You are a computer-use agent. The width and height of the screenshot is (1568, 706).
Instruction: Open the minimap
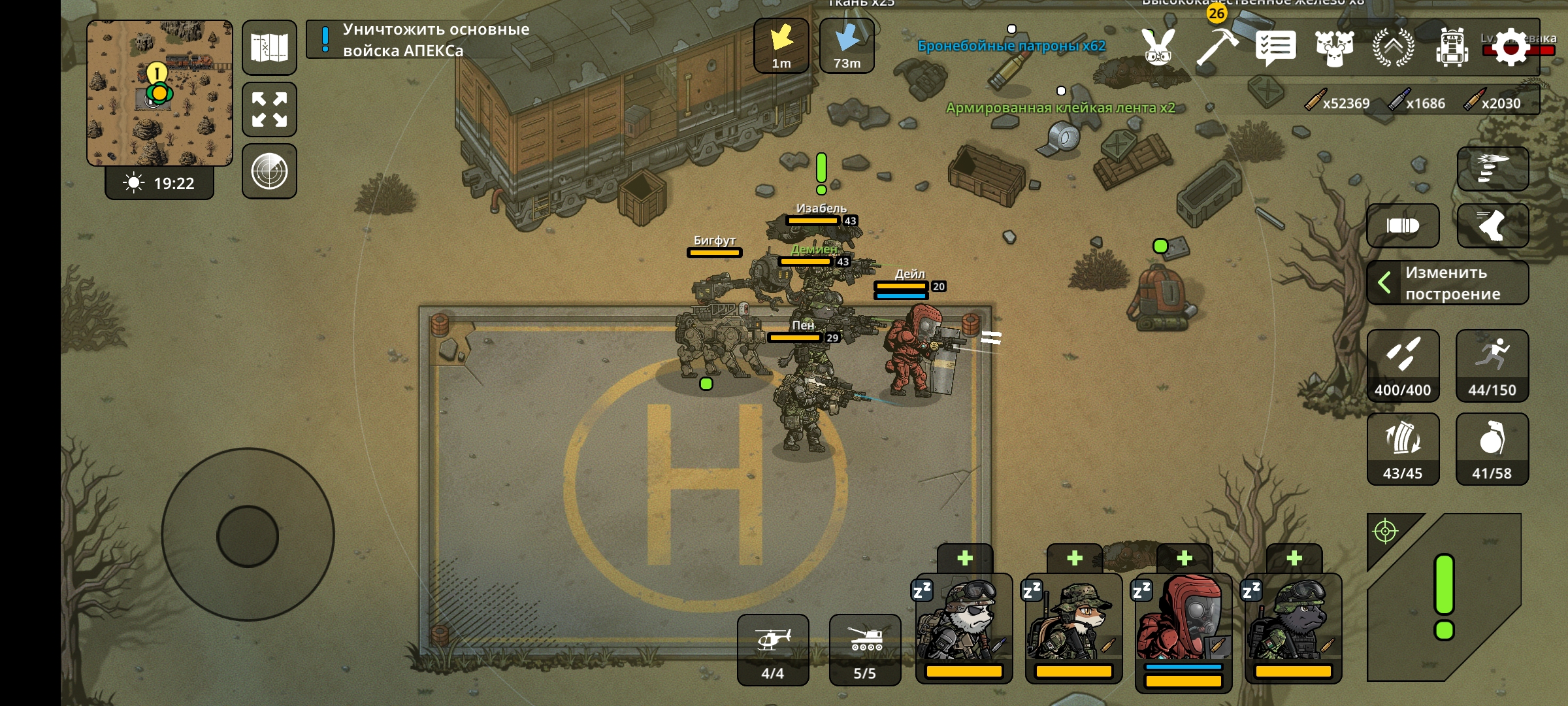159,93
